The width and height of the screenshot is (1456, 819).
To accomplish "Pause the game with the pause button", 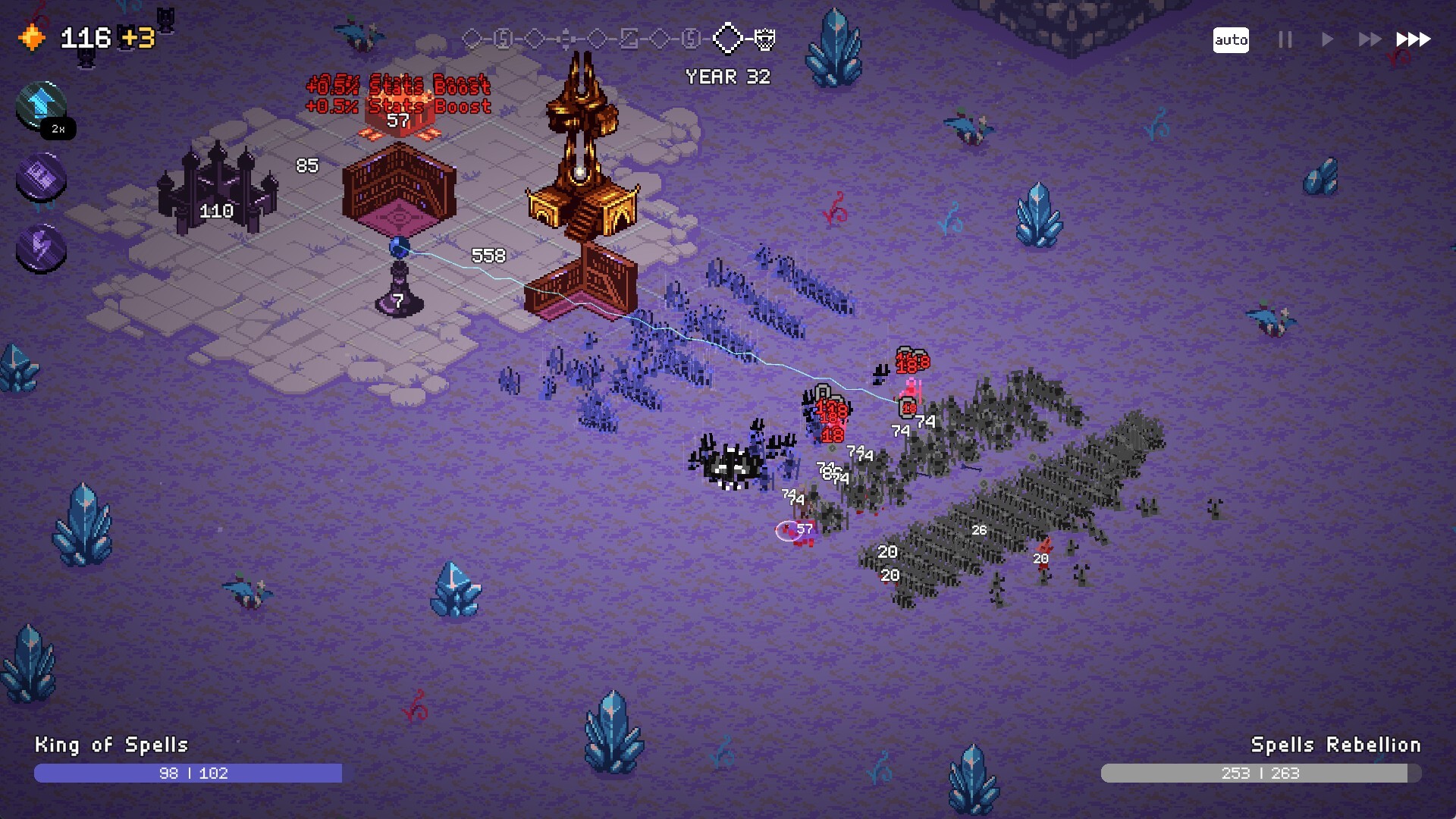I will coord(1285,40).
